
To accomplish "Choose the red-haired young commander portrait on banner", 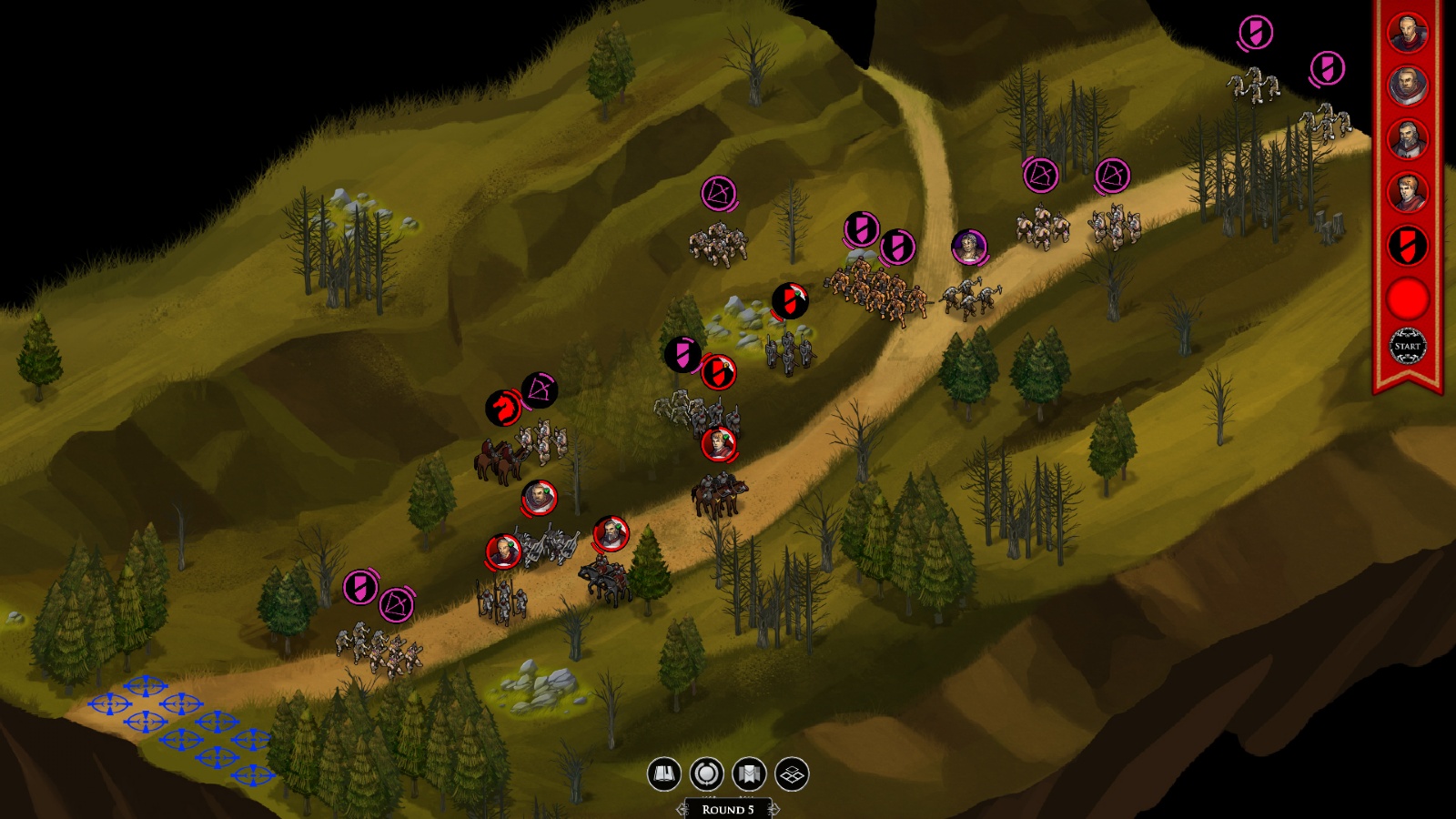I will click(1407, 192).
